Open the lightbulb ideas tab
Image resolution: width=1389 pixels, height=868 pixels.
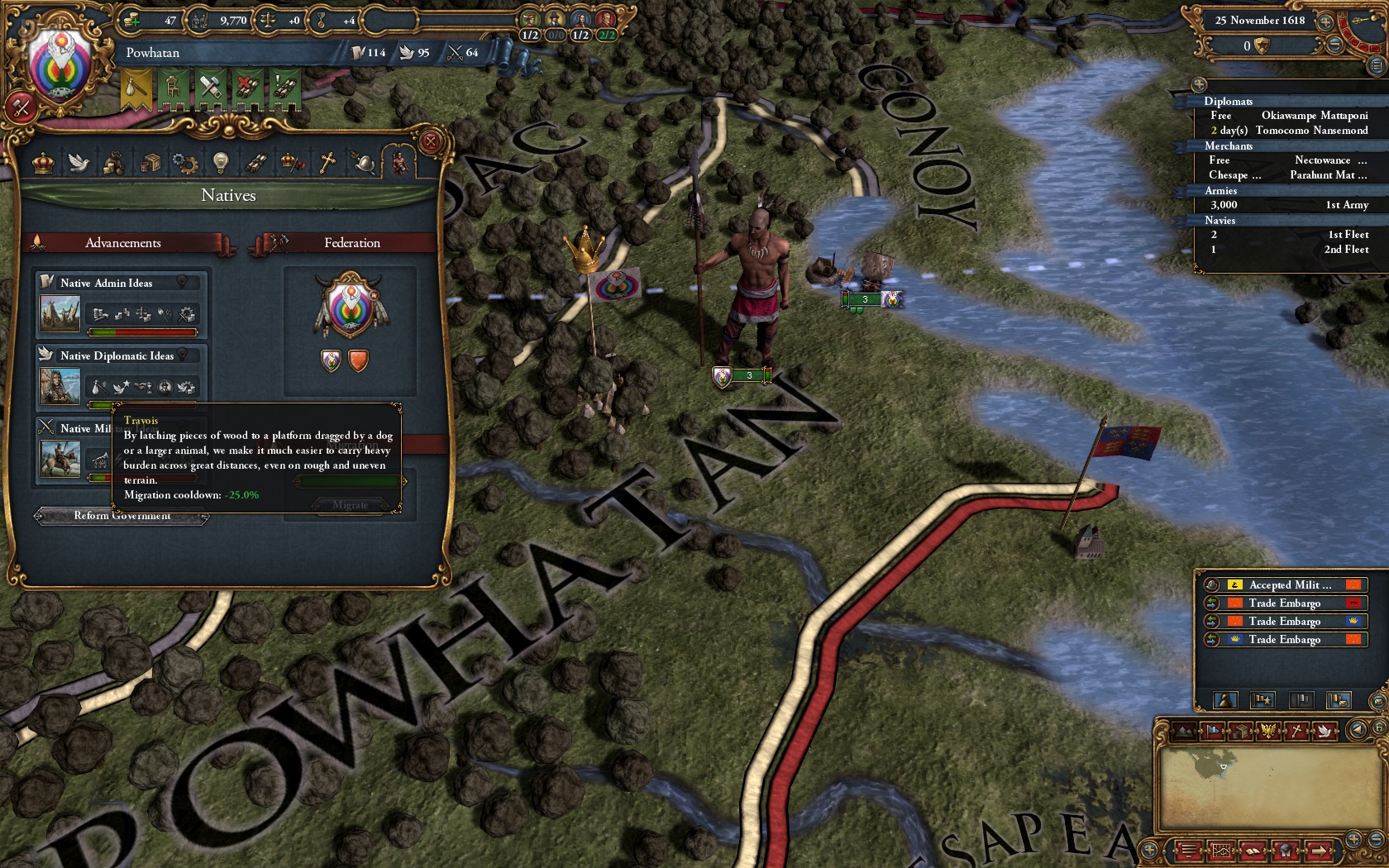click(220, 163)
